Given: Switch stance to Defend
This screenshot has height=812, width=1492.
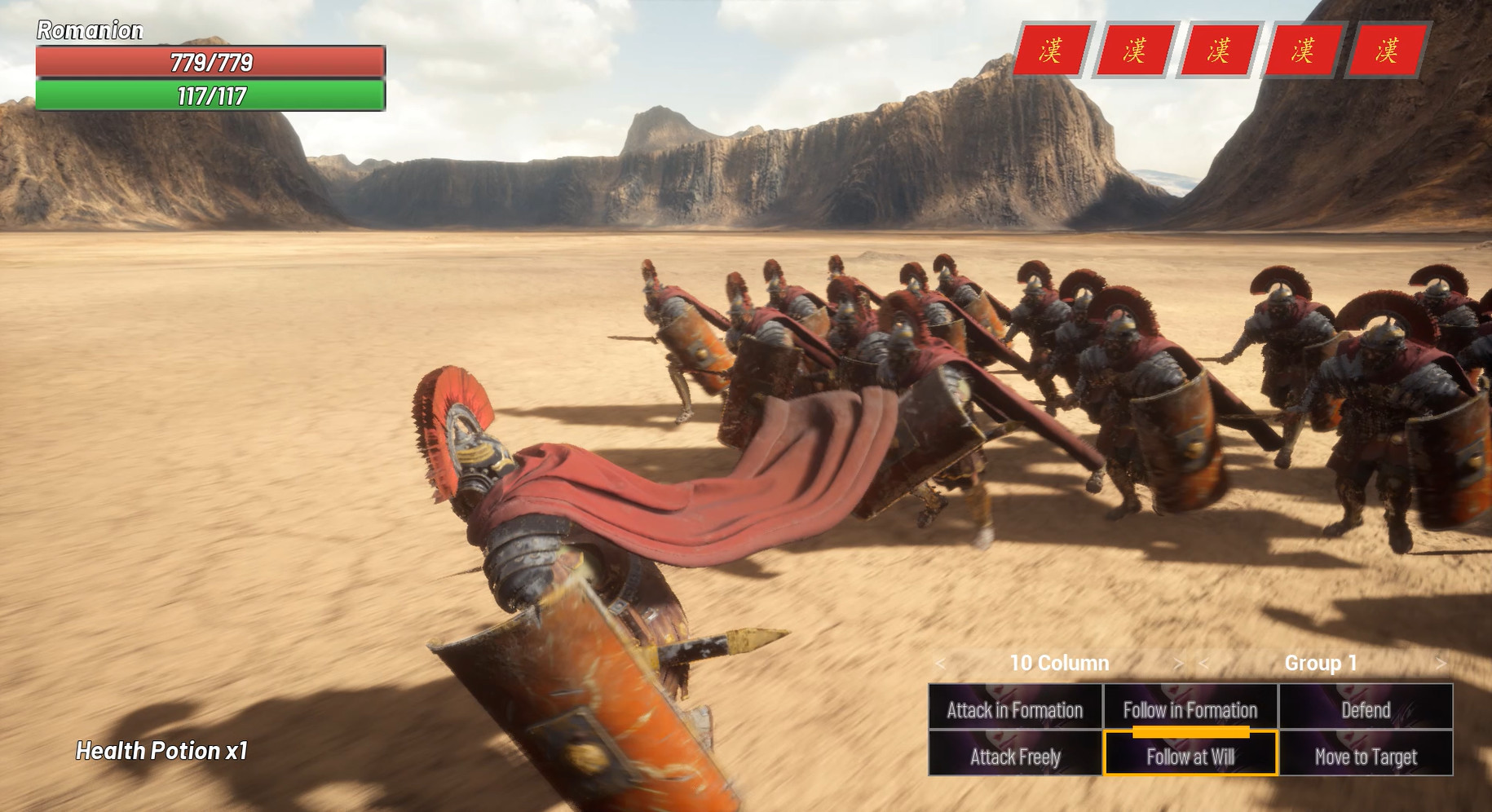Looking at the screenshot, I should pyautogui.click(x=1366, y=709).
